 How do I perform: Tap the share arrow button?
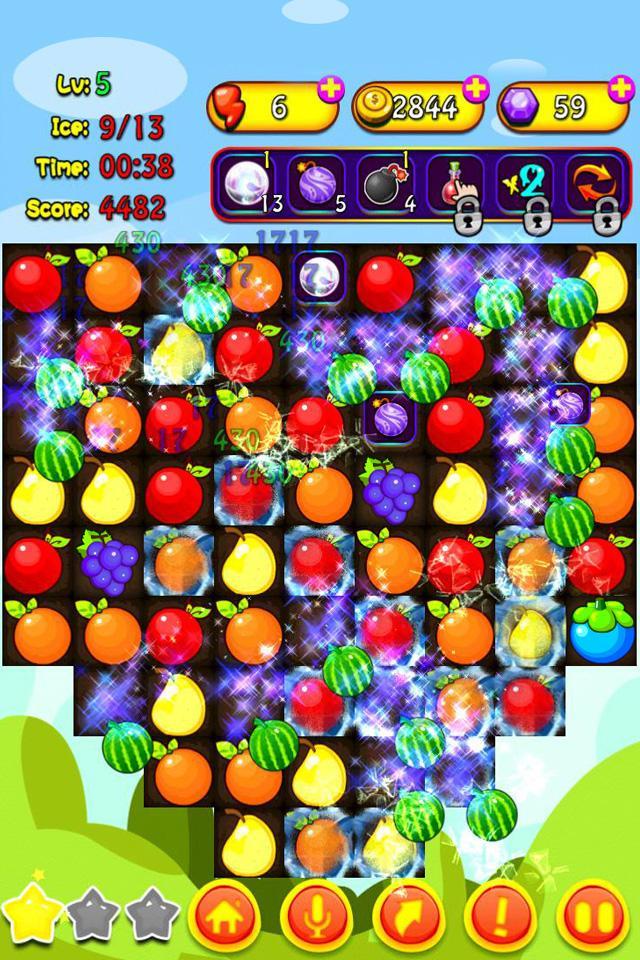408,915
